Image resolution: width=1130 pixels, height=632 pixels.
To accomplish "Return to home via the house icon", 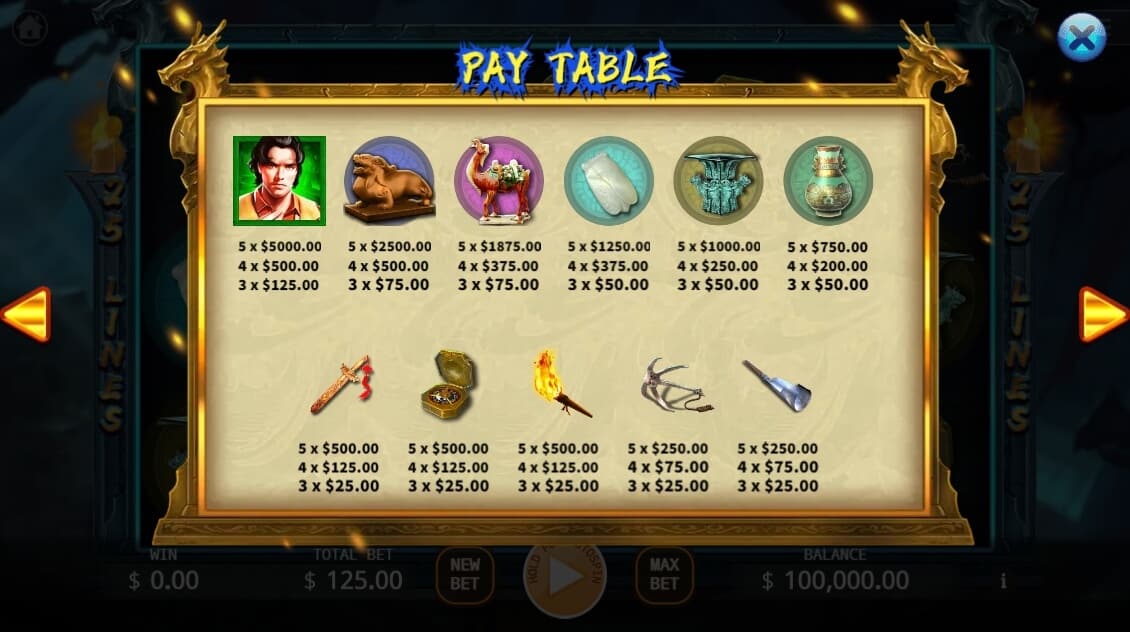I will click(x=30, y=27).
